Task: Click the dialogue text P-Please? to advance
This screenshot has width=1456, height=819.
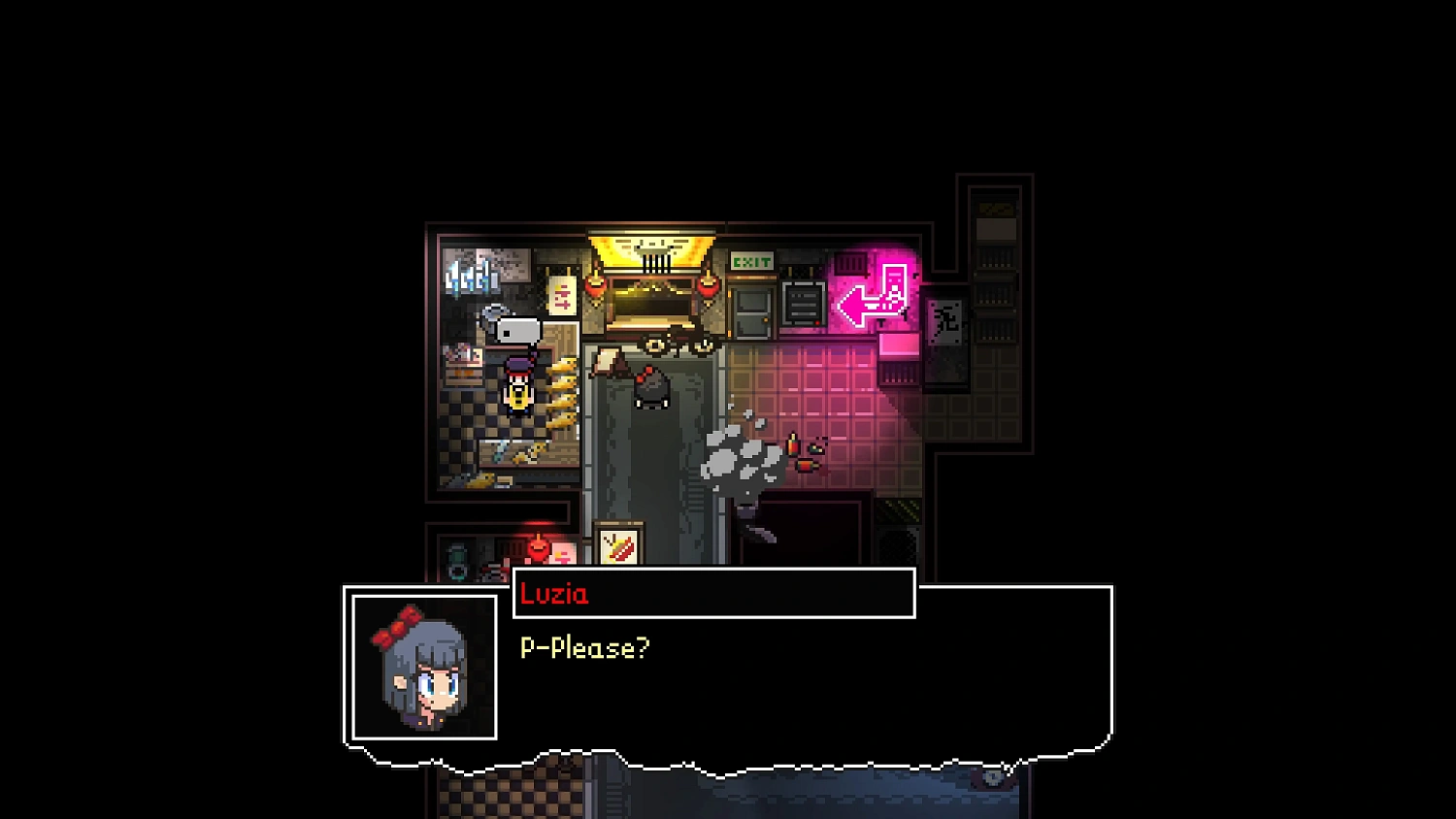Action: pos(584,646)
